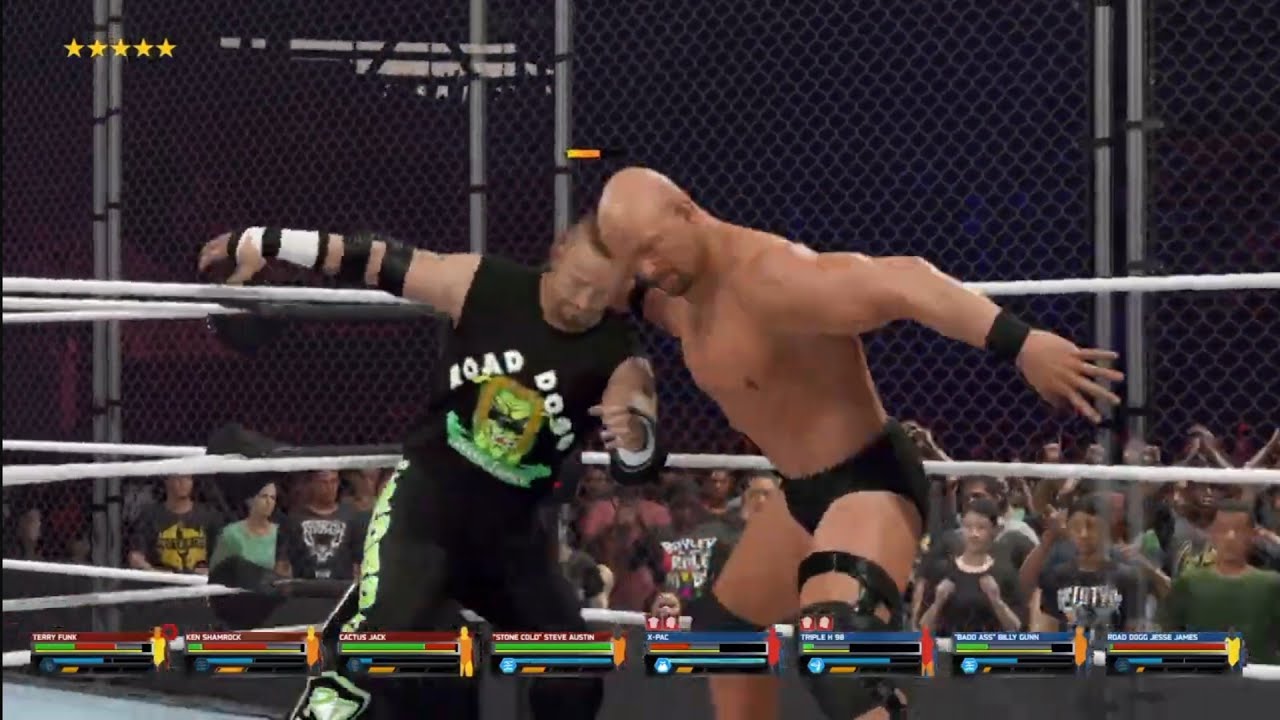Select the "Stone Cold" Steve Austin panel
Screen dimensions: 1280x720
(559, 651)
